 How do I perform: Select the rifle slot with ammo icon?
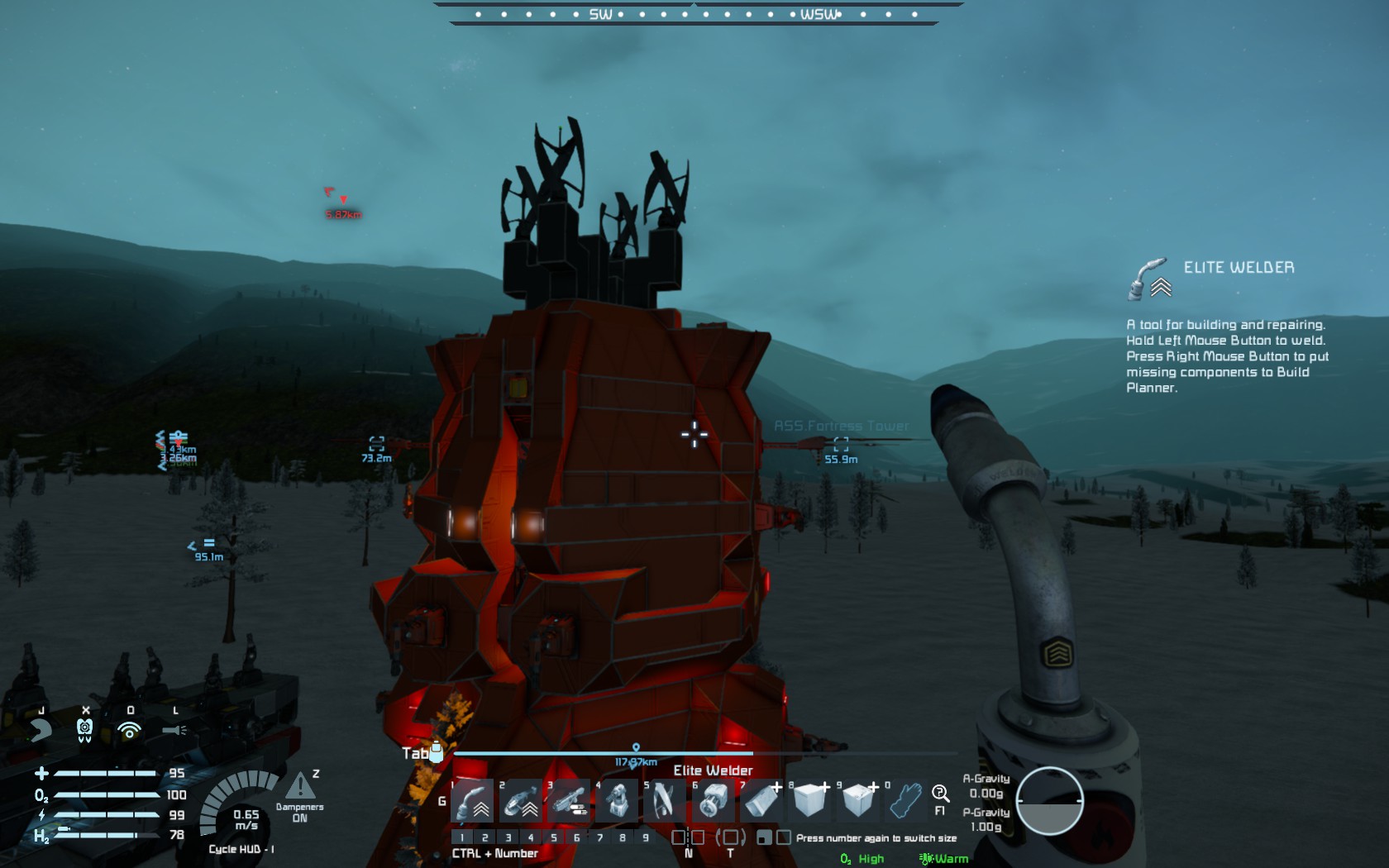point(569,800)
